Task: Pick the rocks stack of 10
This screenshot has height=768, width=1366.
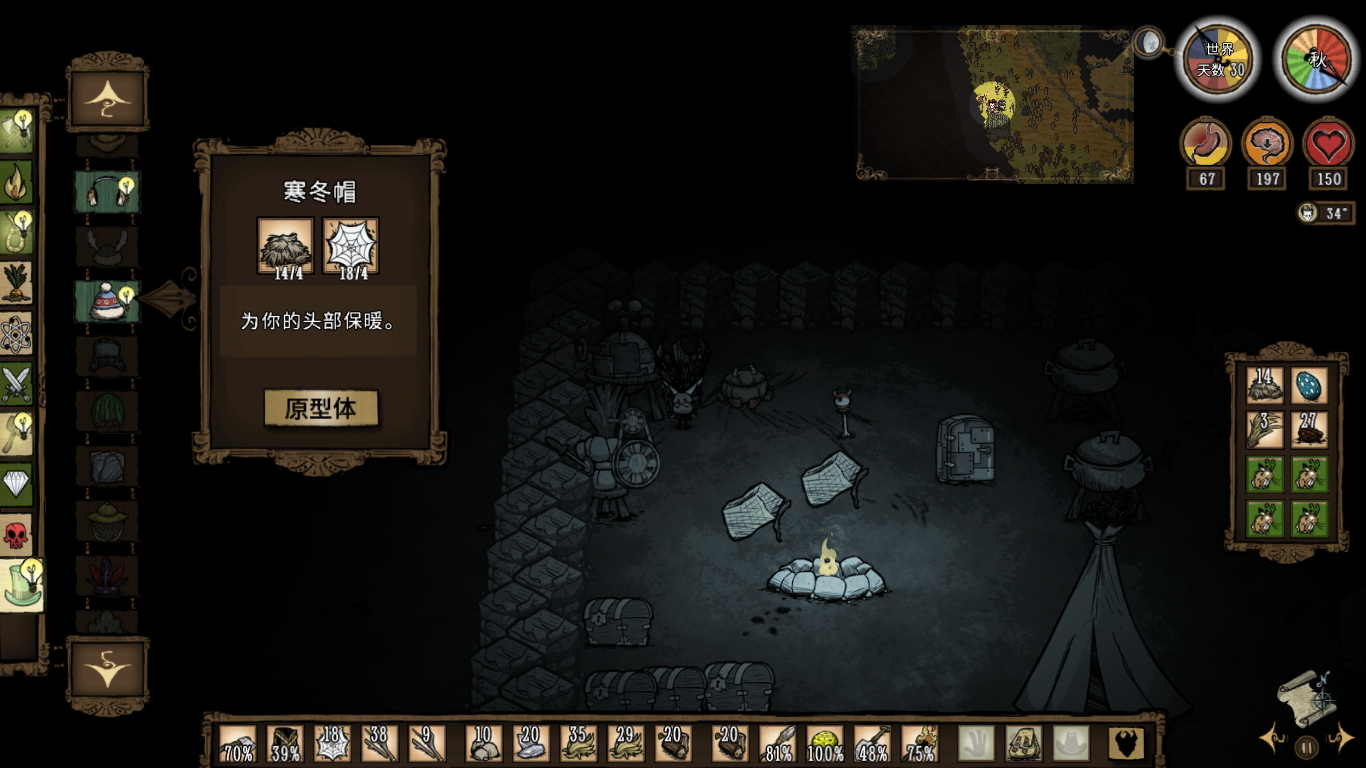Action: (484, 744)
